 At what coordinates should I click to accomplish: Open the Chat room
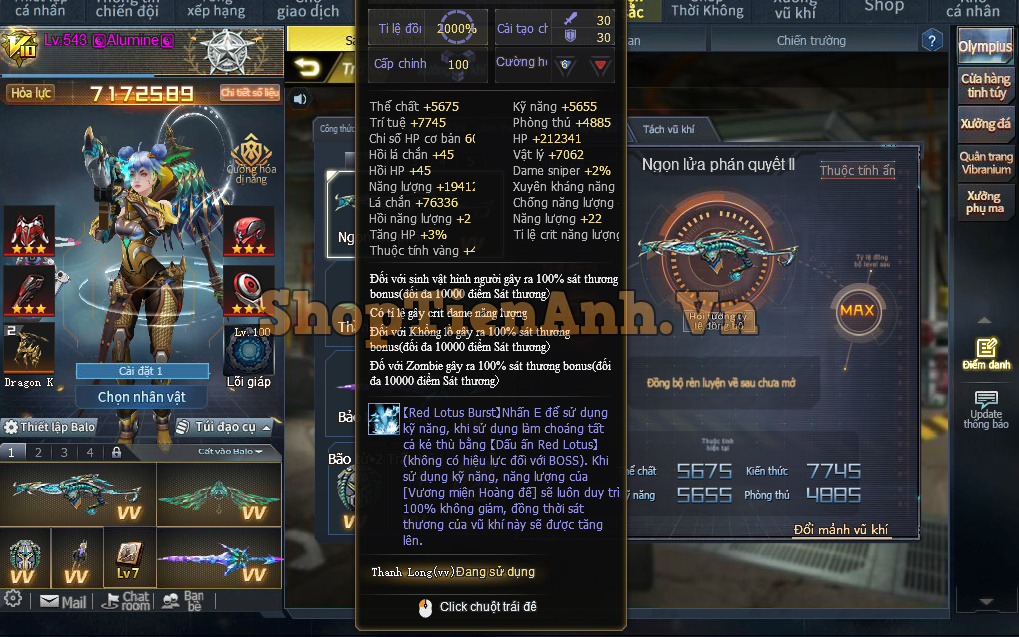126,601
